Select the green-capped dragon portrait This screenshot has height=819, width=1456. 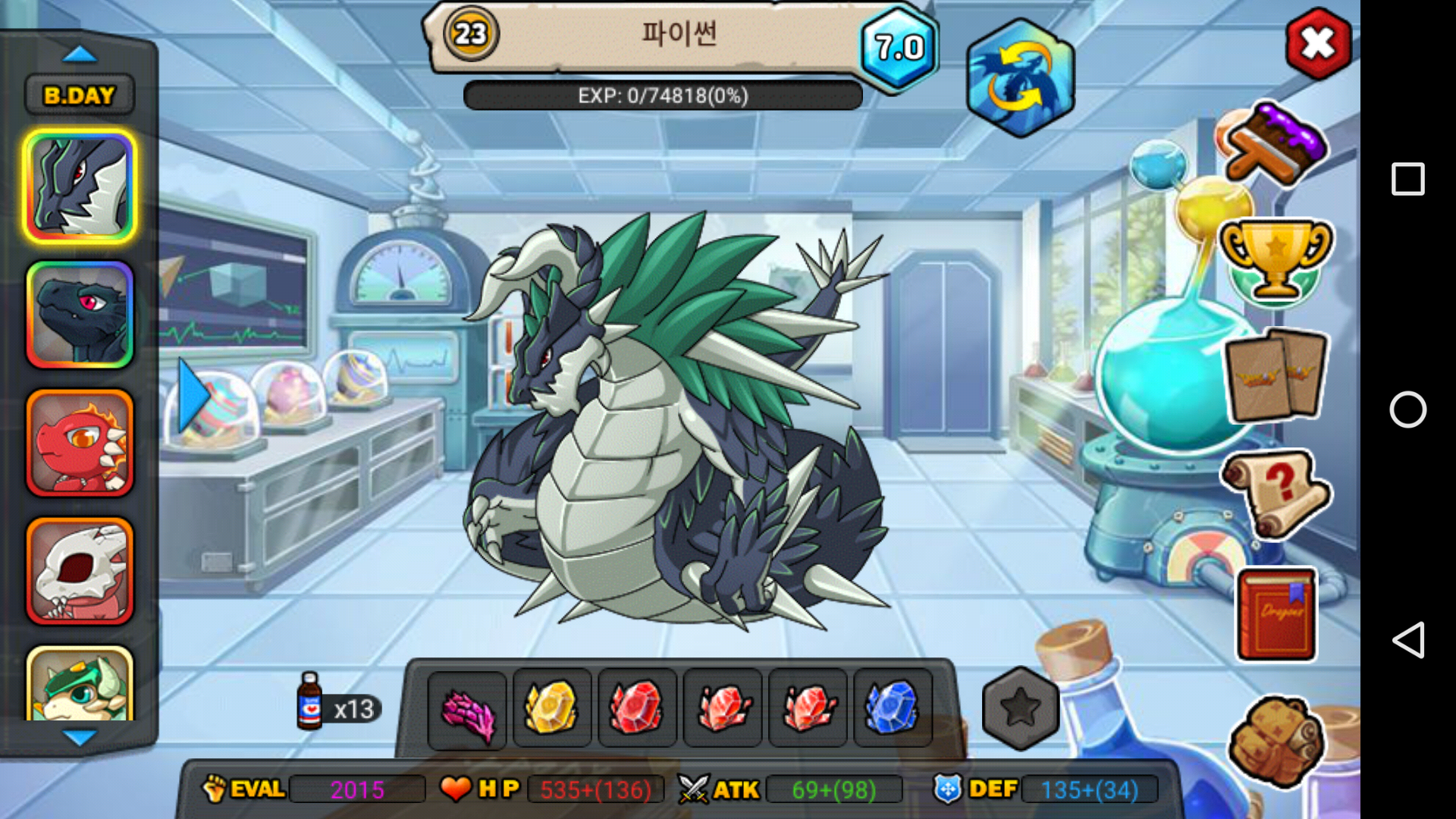coord(80,685)
